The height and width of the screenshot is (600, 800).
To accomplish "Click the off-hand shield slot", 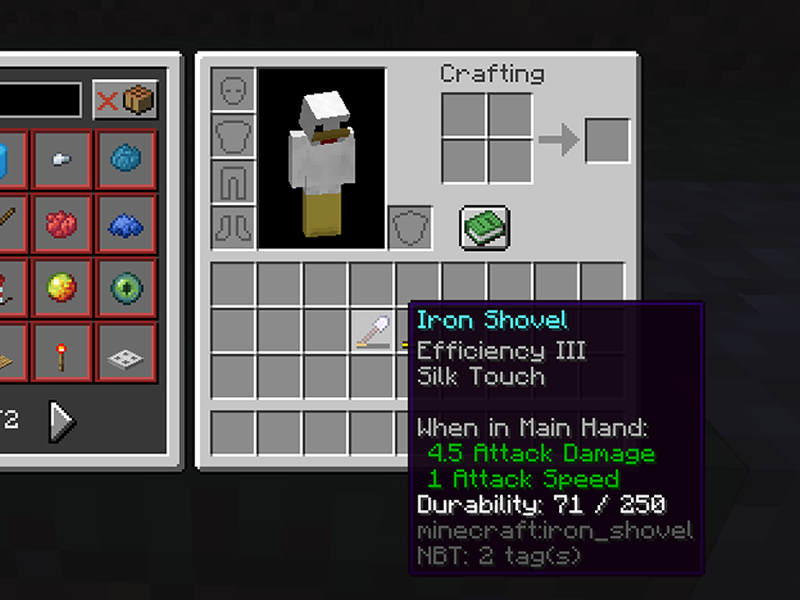I will [x=408, y=227].
